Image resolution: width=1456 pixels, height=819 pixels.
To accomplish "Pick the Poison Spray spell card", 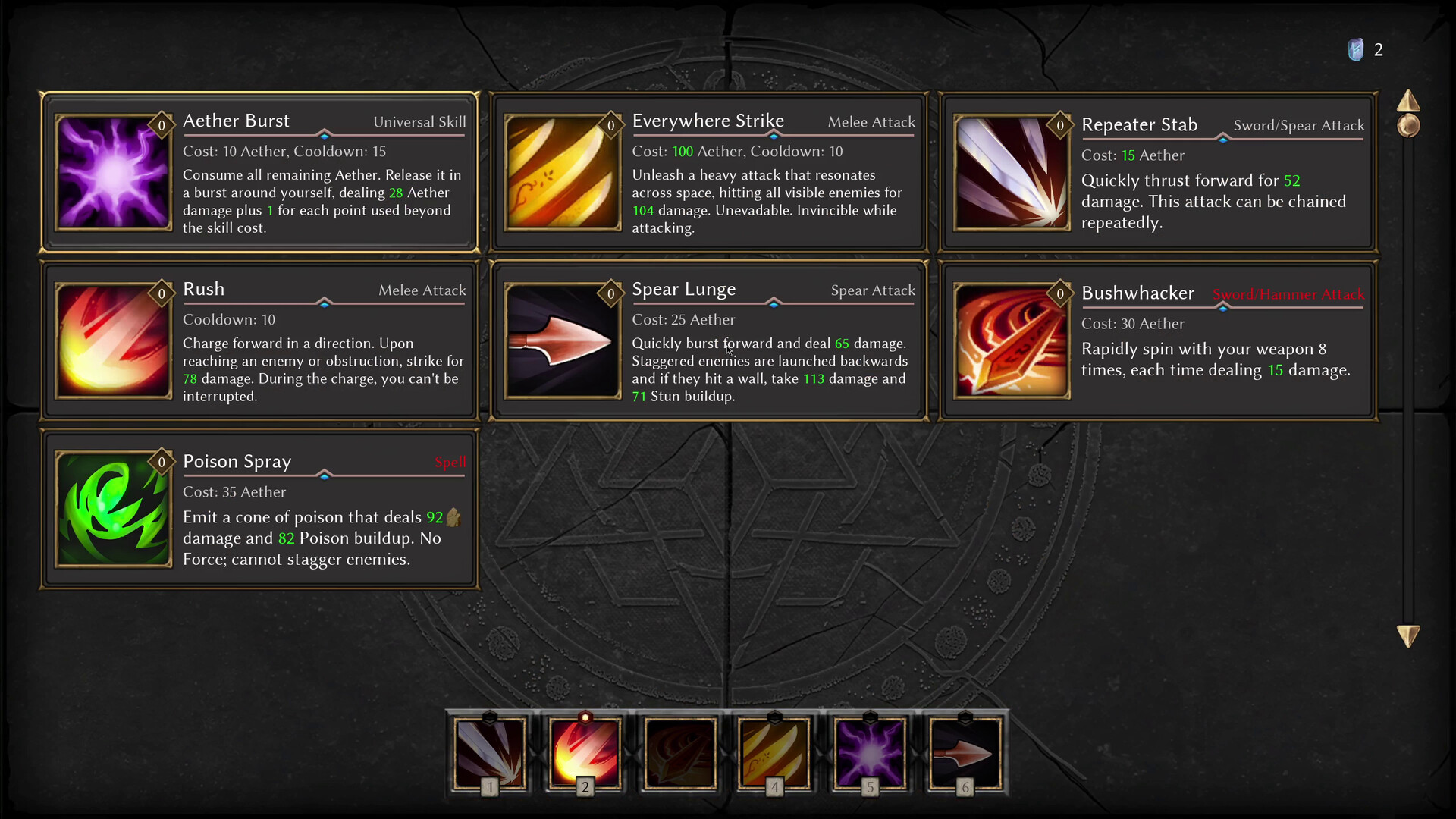I will point(259,509).
